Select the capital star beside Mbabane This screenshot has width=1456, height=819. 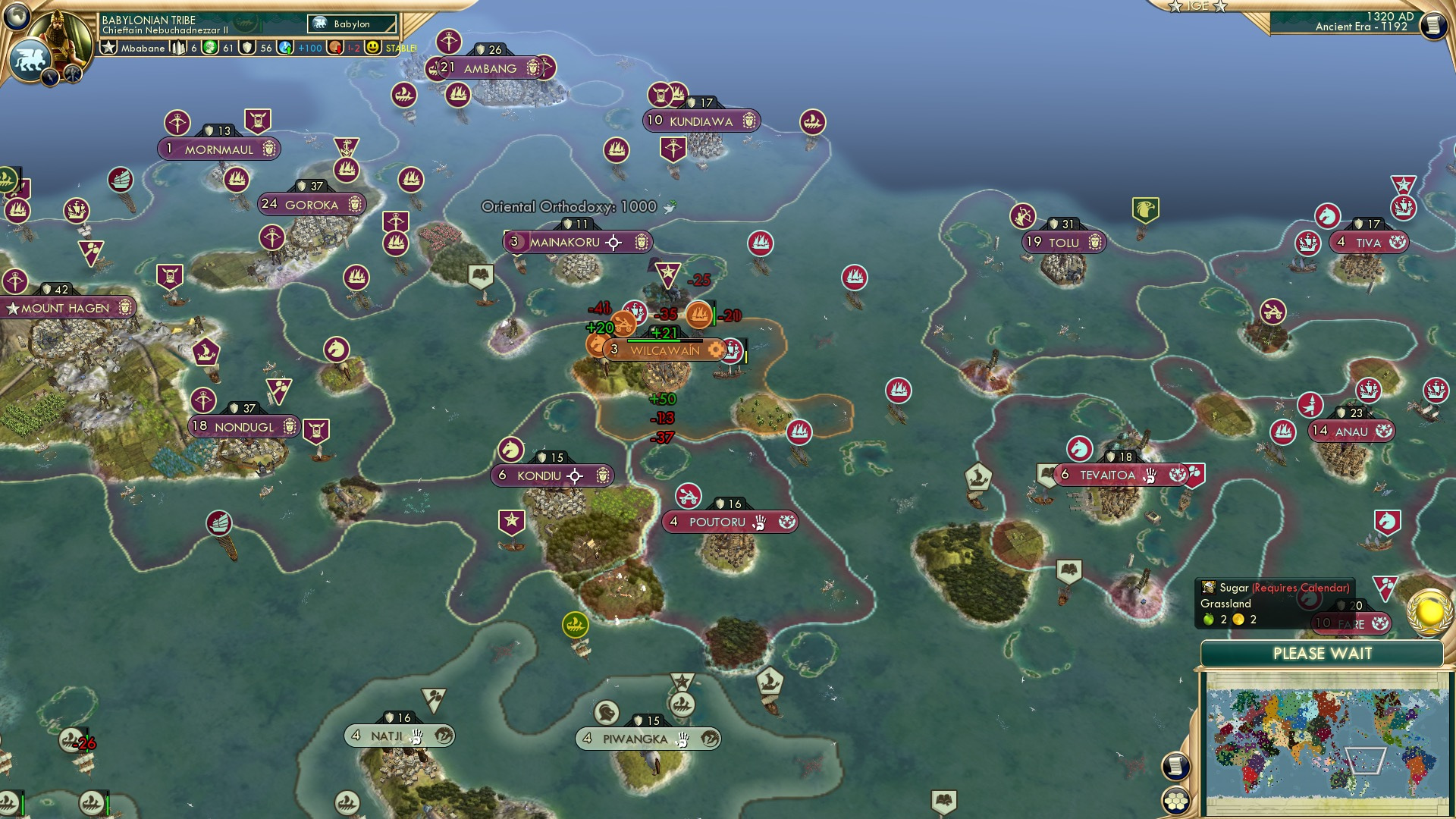click(109, 48)
